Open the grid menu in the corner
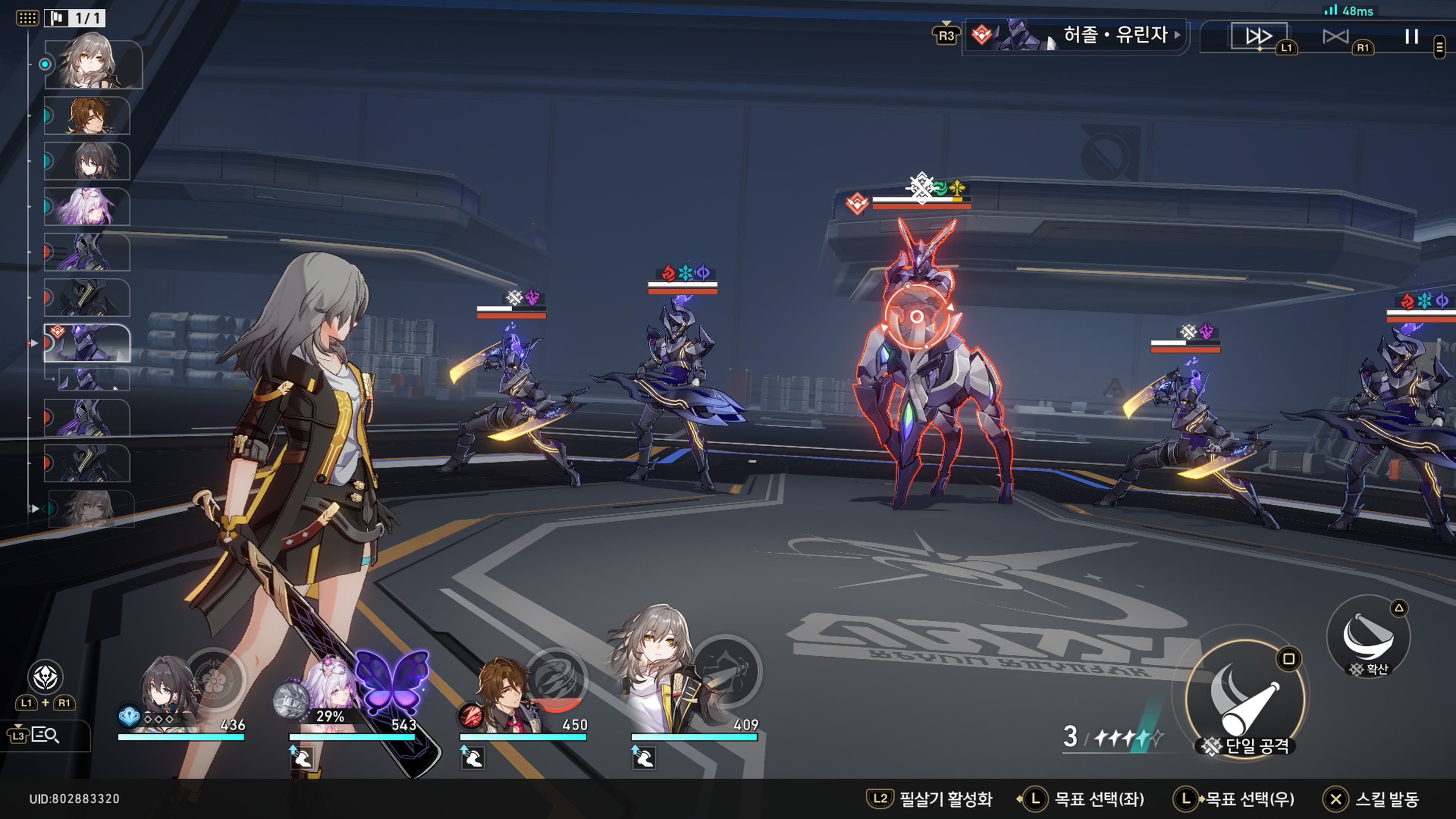The image size is (1456, 819). coord(27,18)
